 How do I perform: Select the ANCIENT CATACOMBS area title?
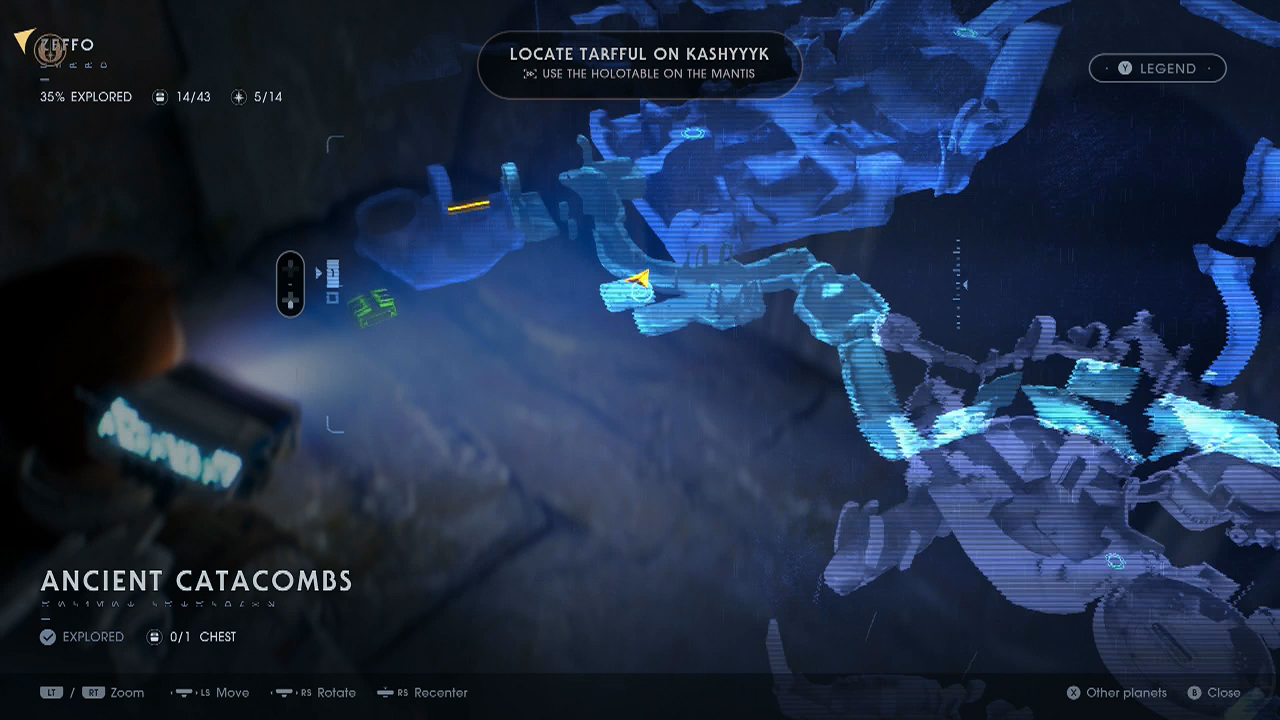tap(196, 581)
